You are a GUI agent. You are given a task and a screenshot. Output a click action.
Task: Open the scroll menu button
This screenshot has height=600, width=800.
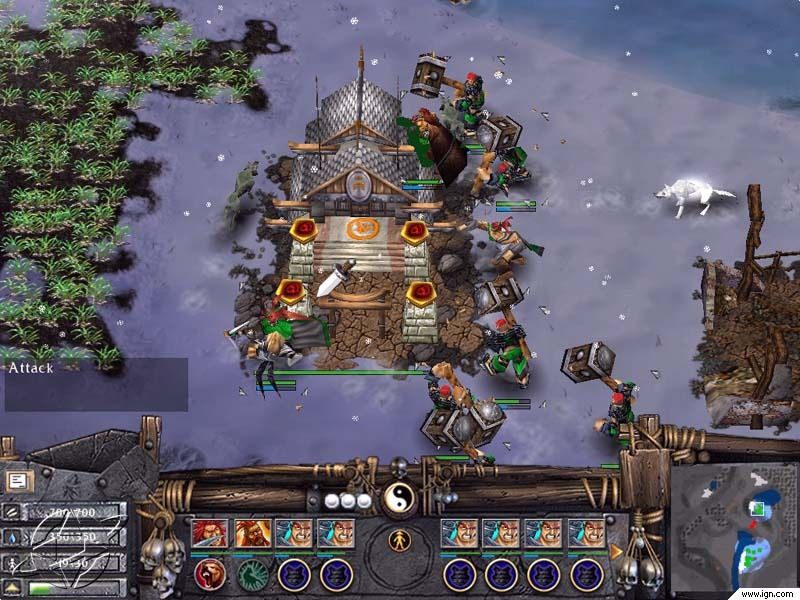[17, 481]
